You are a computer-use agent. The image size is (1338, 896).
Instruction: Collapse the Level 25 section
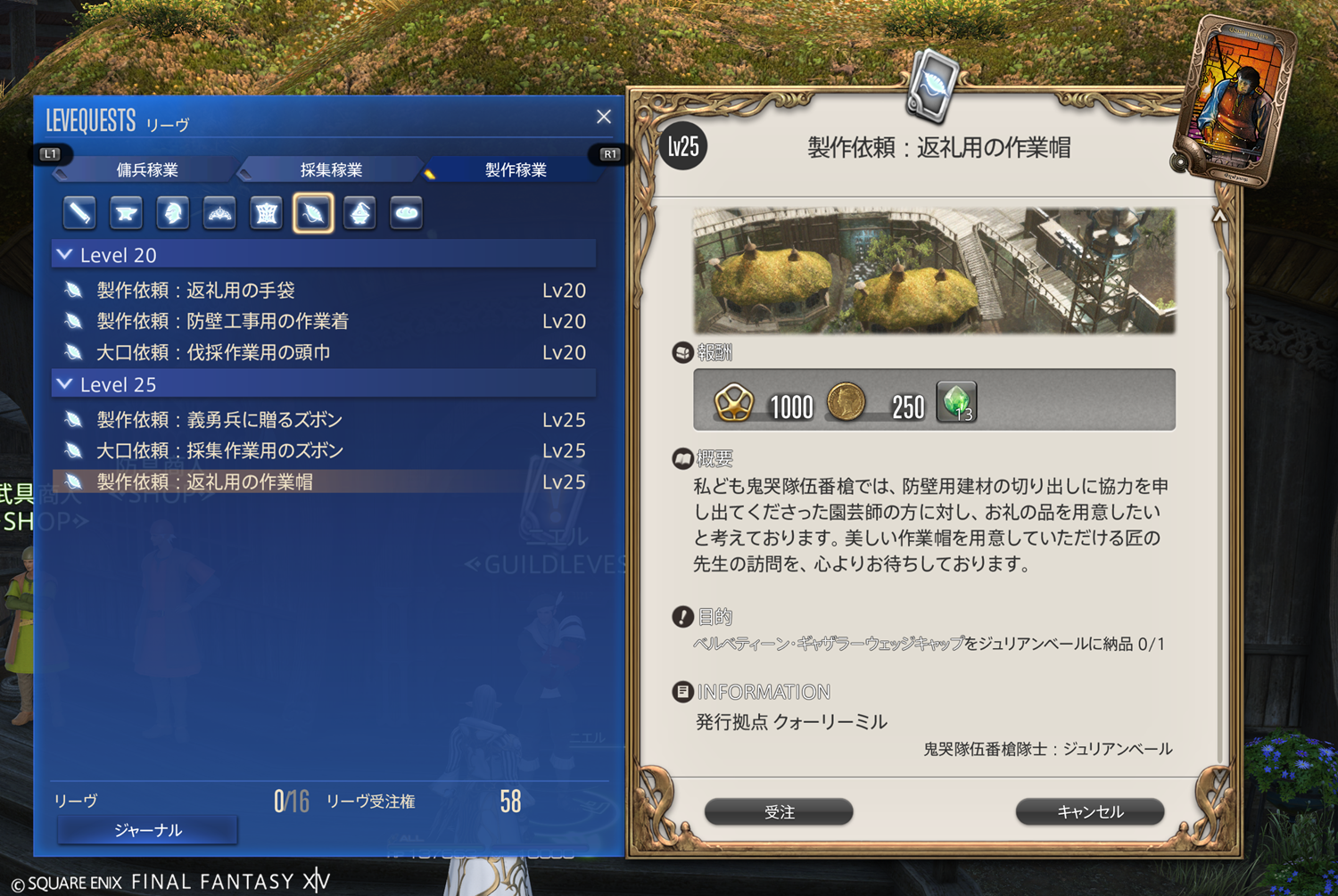click(x=65, y=384)
